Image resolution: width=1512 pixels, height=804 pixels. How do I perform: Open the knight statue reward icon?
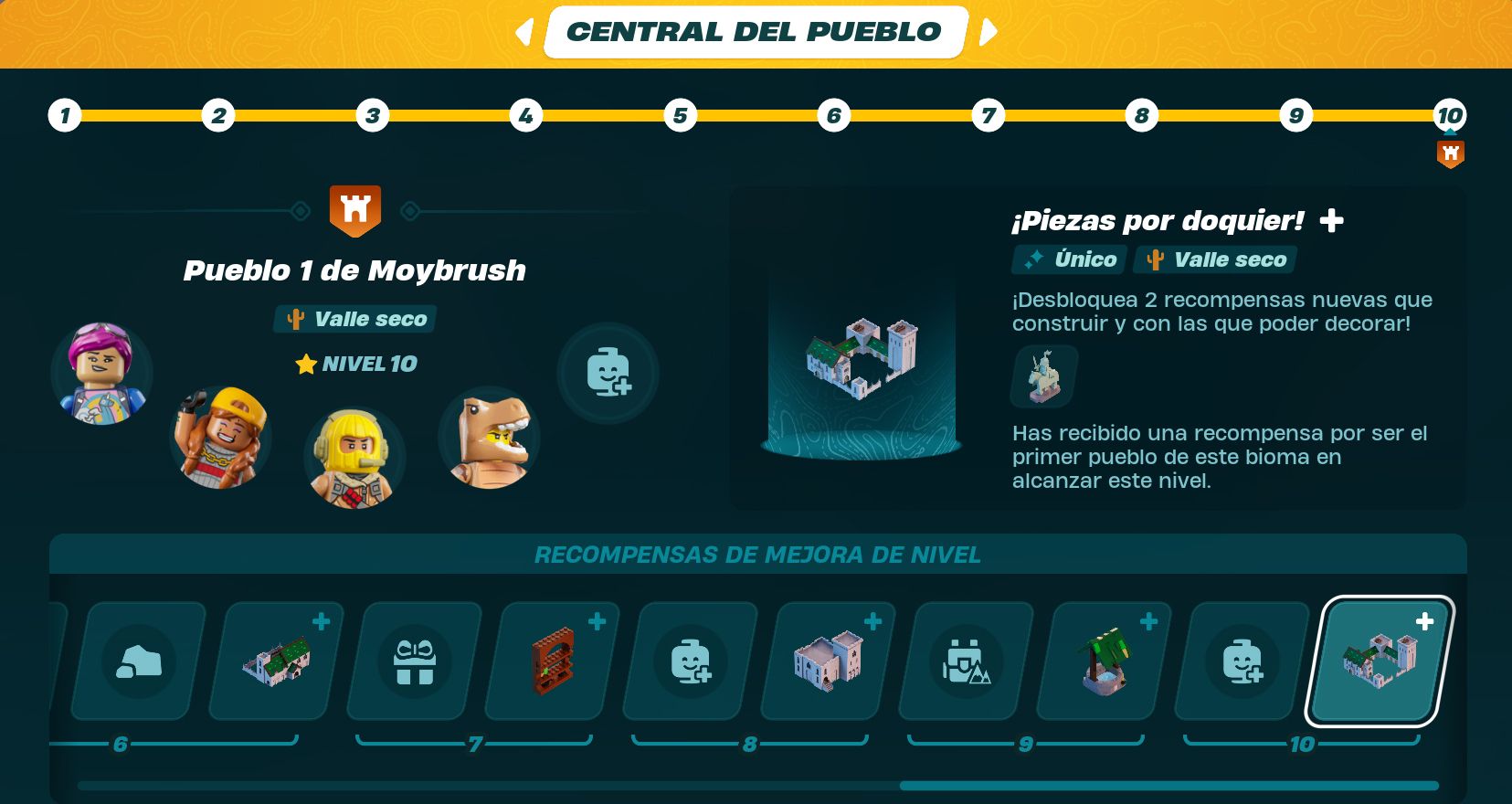click(x=1042, y=376)
